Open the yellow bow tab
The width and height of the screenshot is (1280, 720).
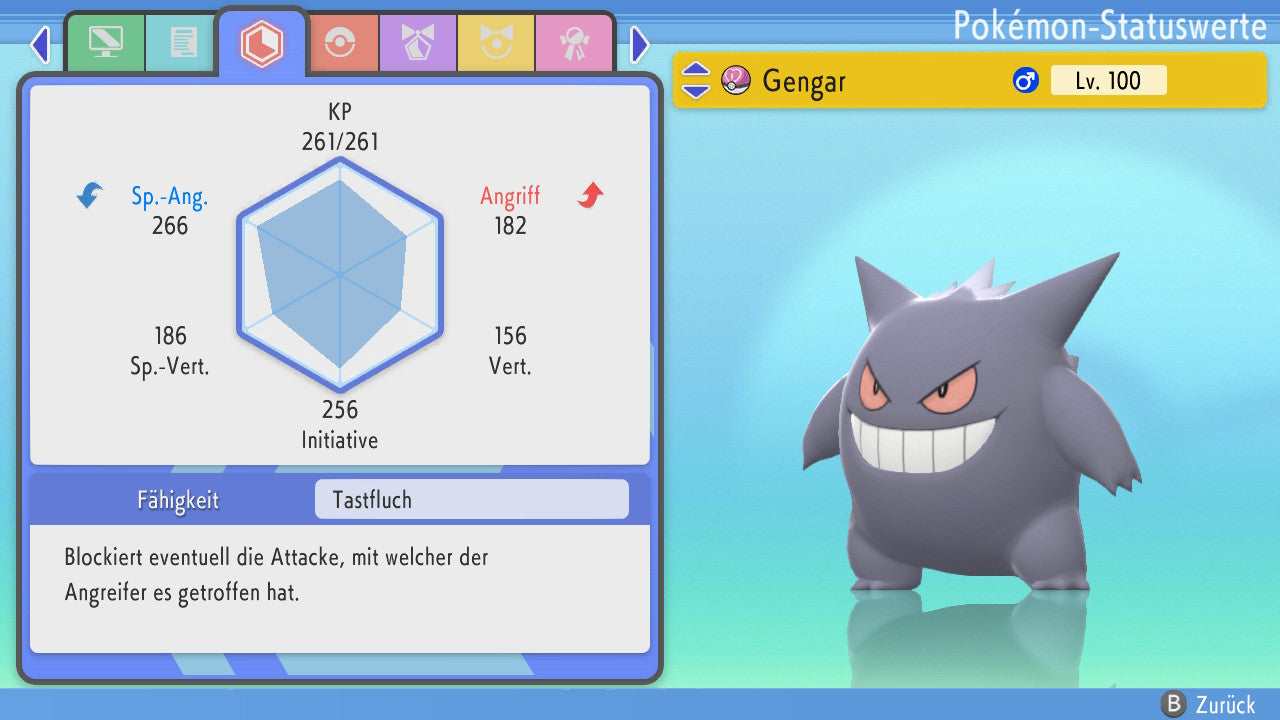click(496, 43)
